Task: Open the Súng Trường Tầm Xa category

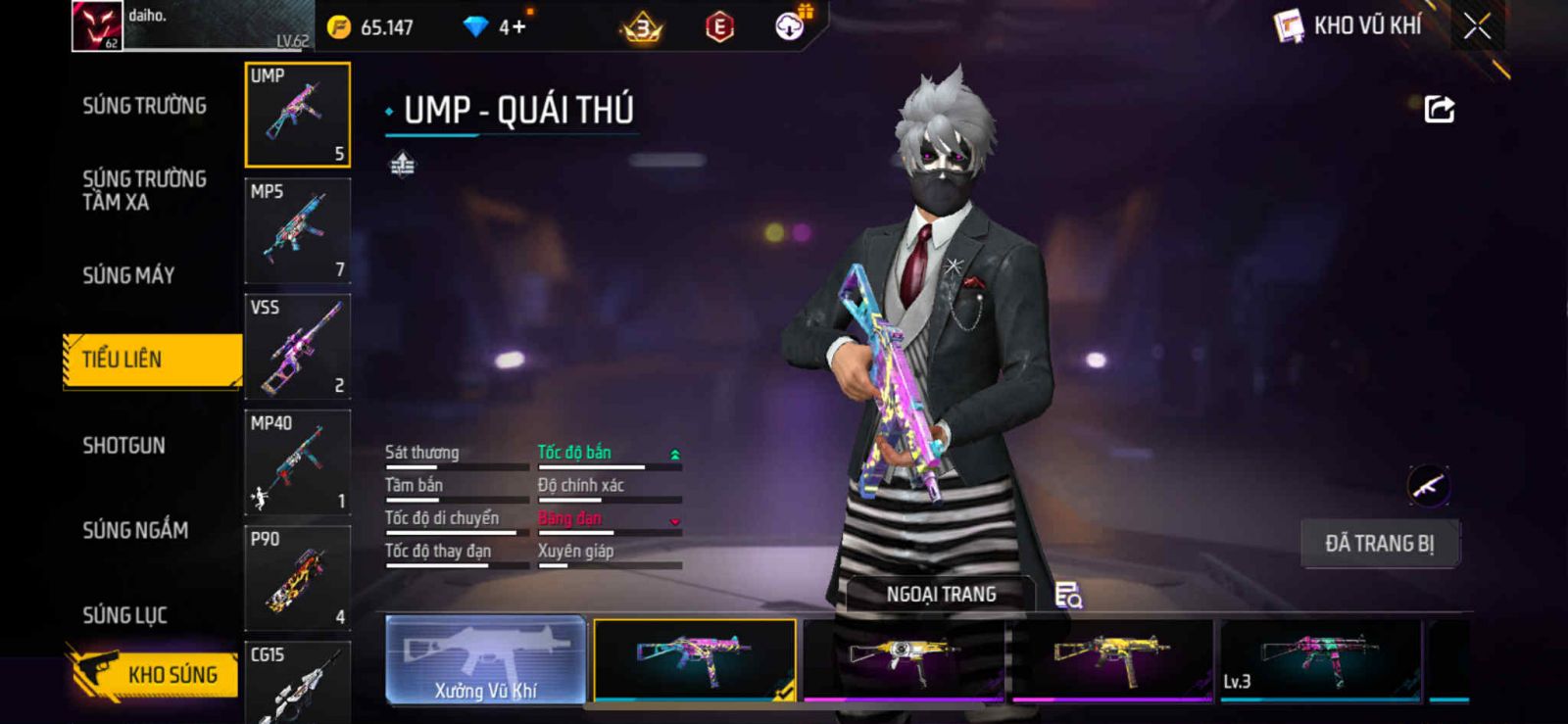Action: pos(144,190)
